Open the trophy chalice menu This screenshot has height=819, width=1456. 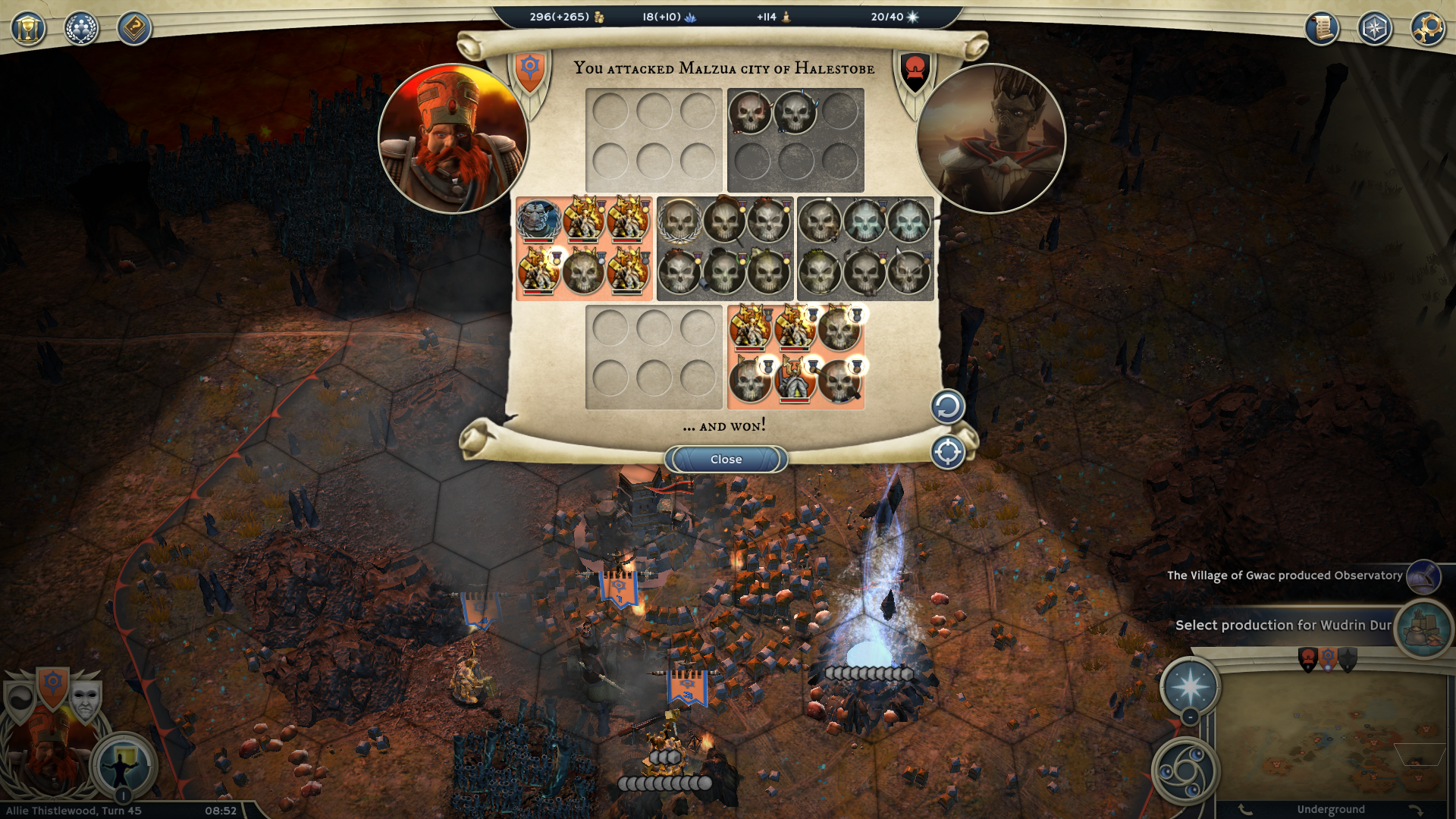click(x=28, y=29)
